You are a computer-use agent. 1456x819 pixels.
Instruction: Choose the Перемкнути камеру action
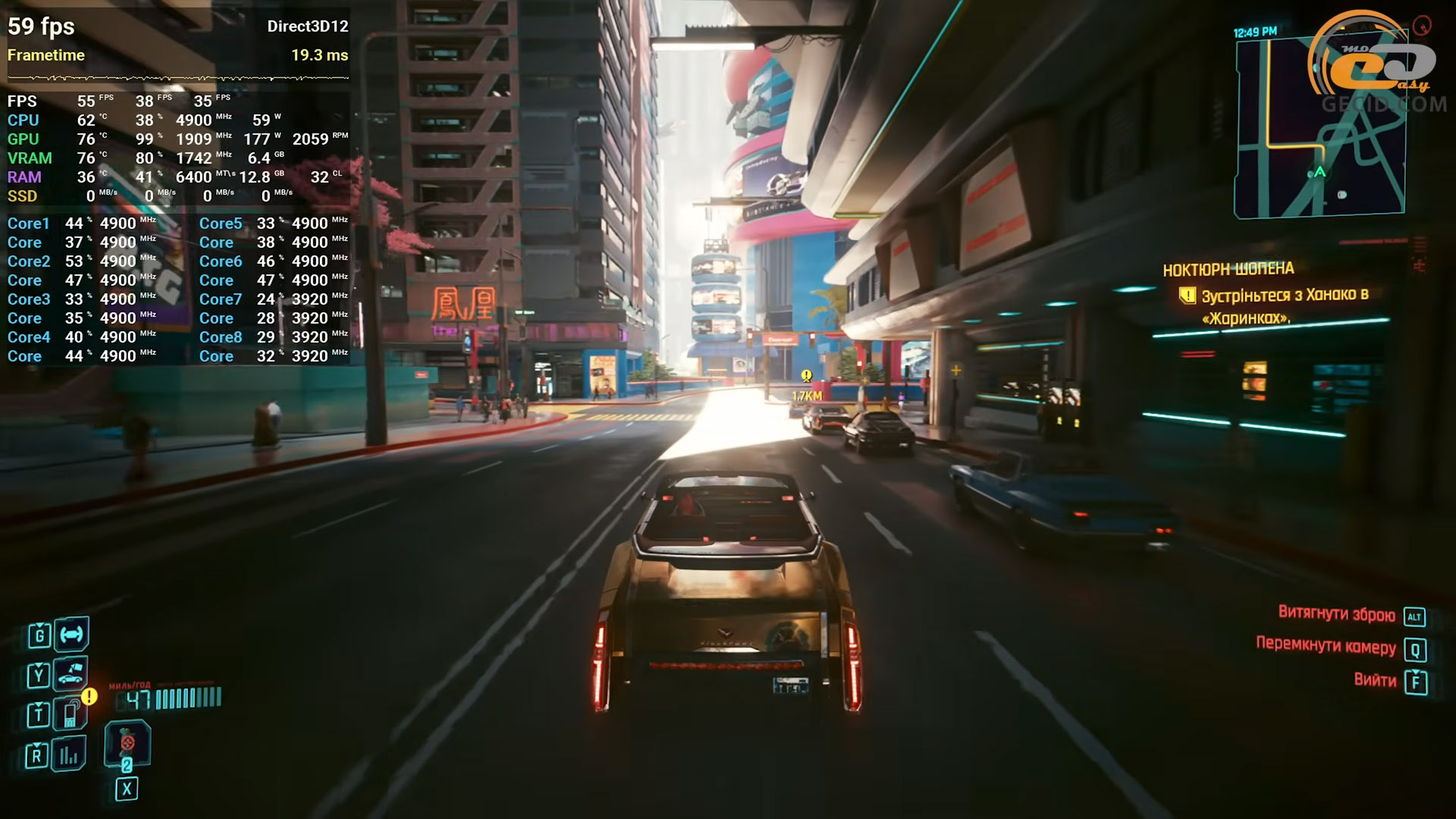(1326, 647)
